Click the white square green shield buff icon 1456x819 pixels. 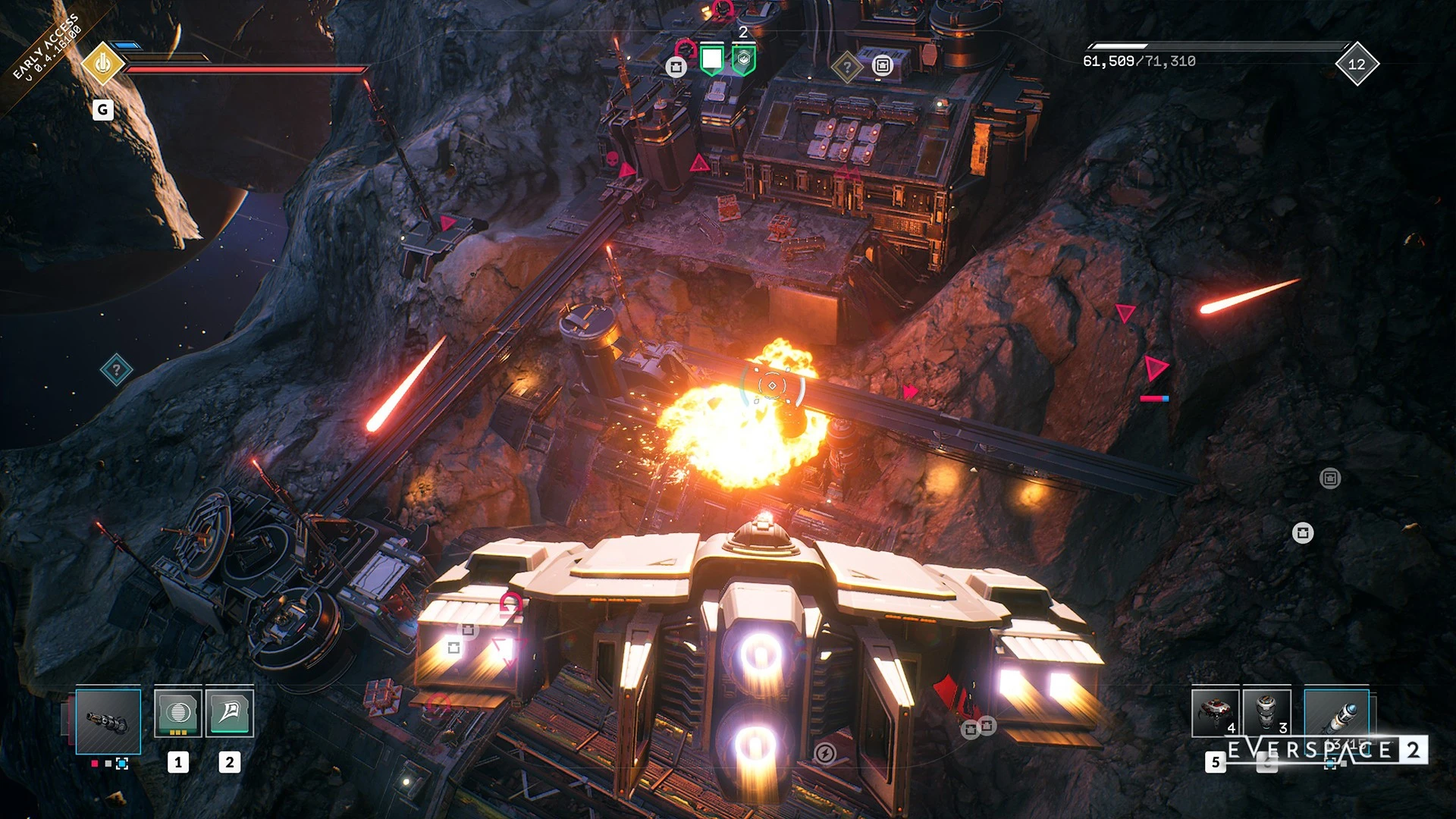coord(711,59)
